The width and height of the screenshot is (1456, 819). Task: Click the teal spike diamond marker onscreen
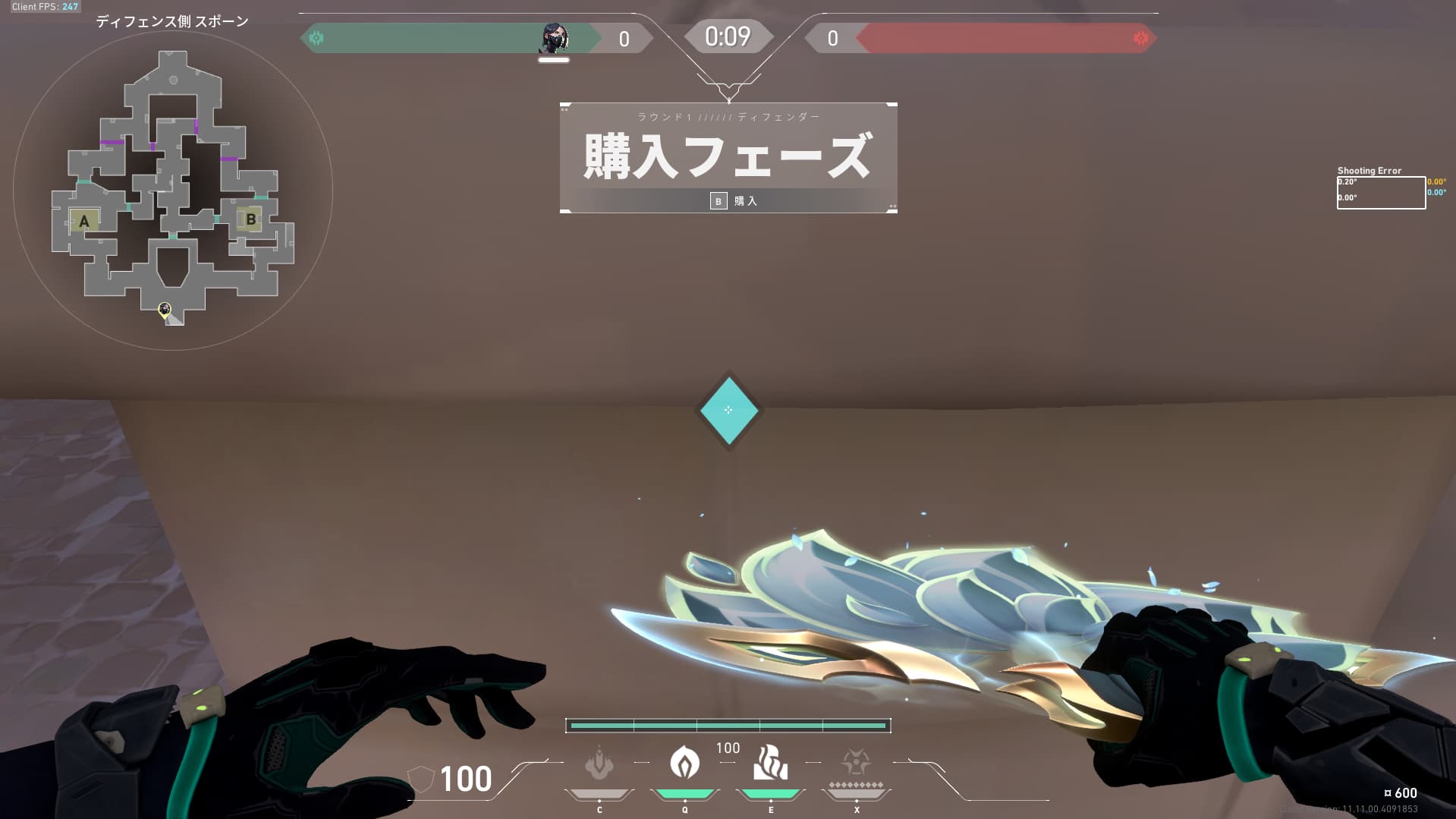click(728, 410)
